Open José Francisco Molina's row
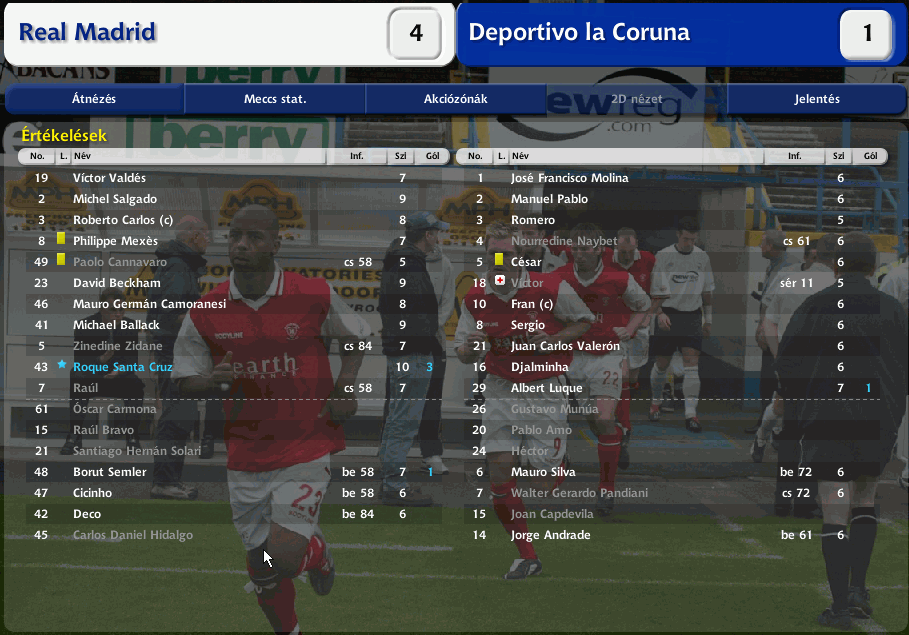This screenshot has height=635, width=909. click(569, 178)
